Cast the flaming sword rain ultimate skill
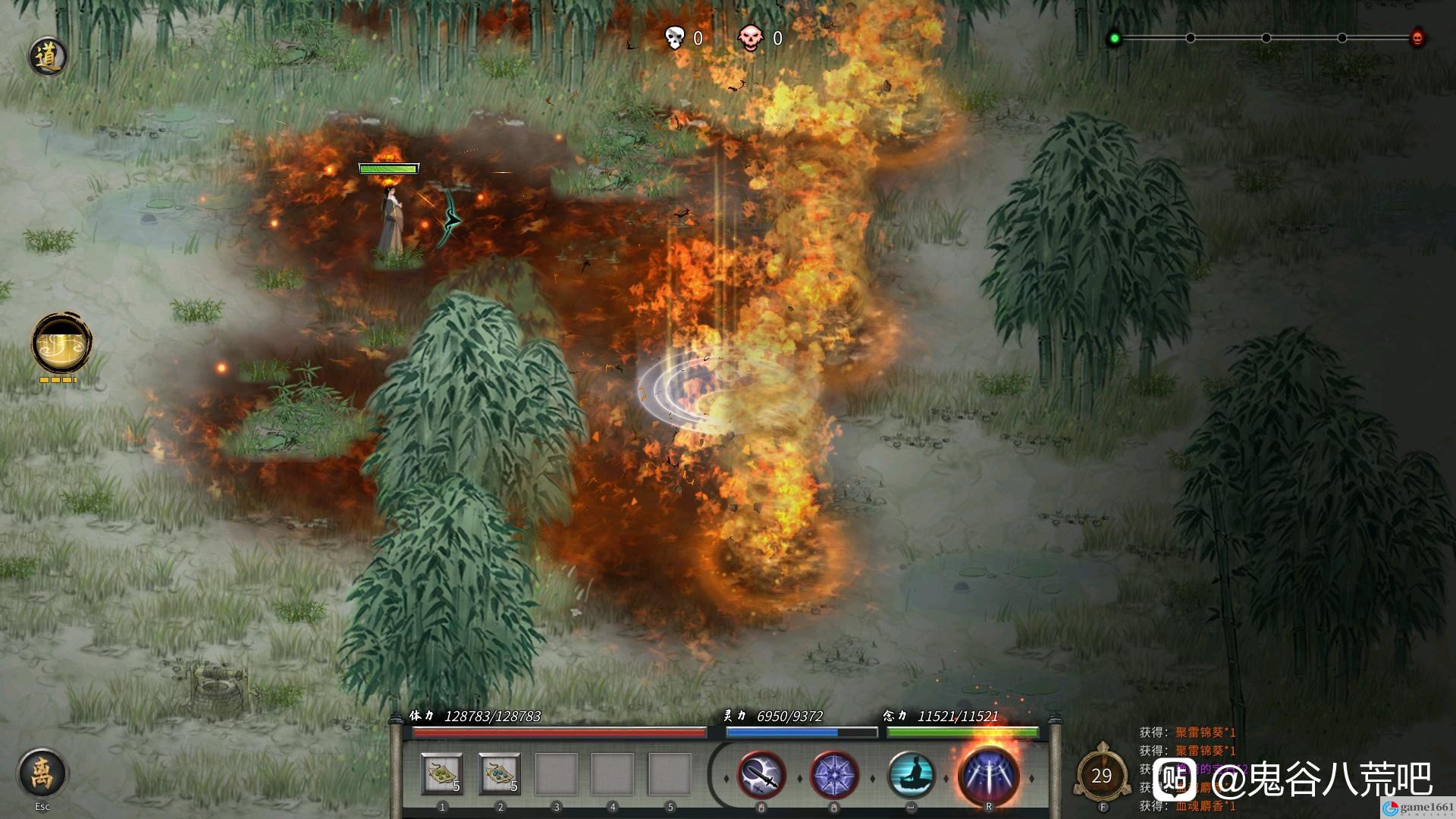Image resolution: width=1456 pixels, height=819 pixels. (x=988, y=775)
